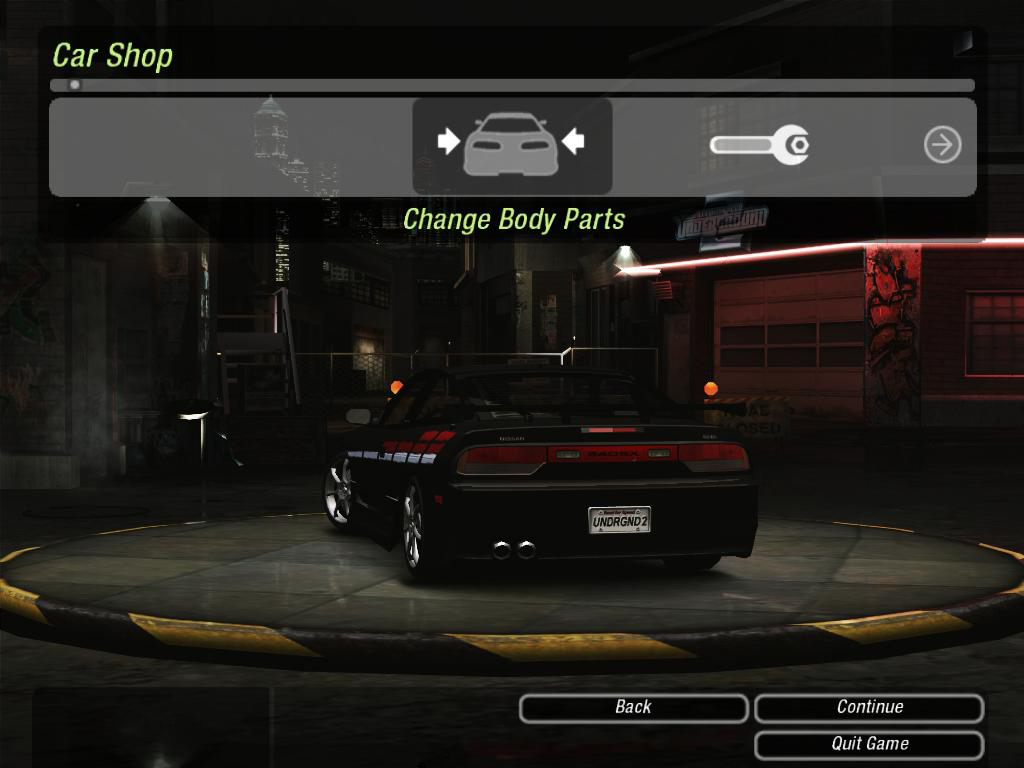Choose the wrench performance category icon
This screenshot has height=768, width=1024.
click(760, 146)
